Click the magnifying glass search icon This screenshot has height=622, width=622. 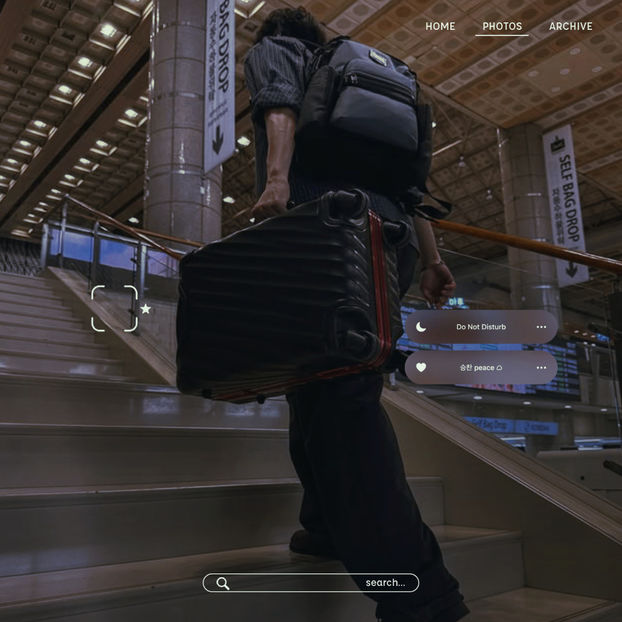tap(222, 583)
